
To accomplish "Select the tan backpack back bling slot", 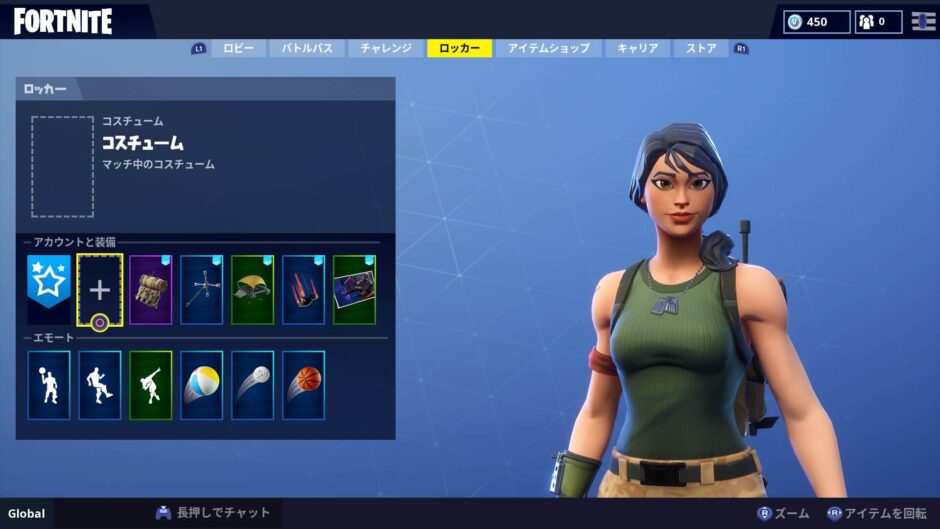I will [151, 289].
